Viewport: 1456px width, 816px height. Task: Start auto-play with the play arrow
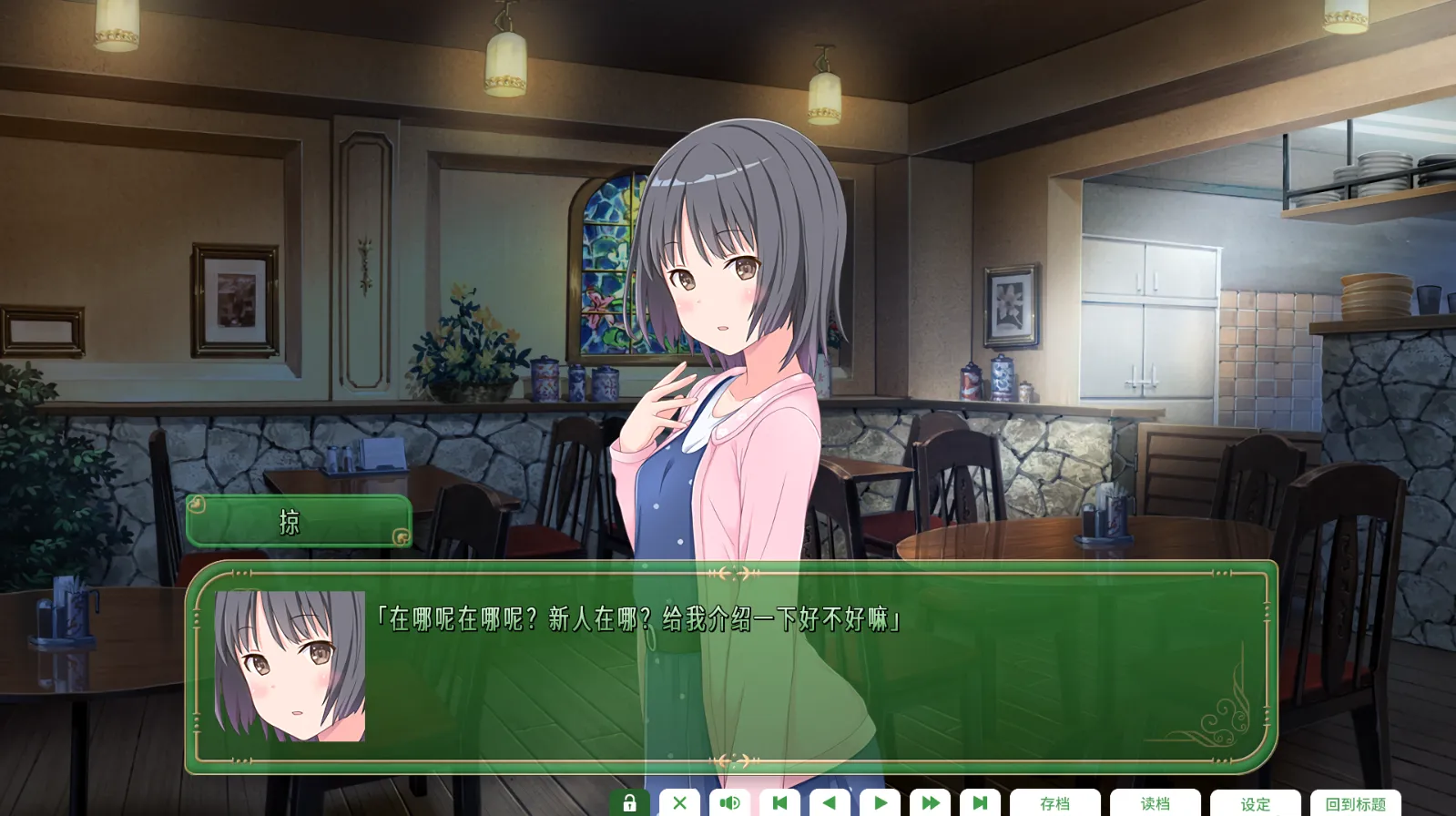click(x=880, y=803)
